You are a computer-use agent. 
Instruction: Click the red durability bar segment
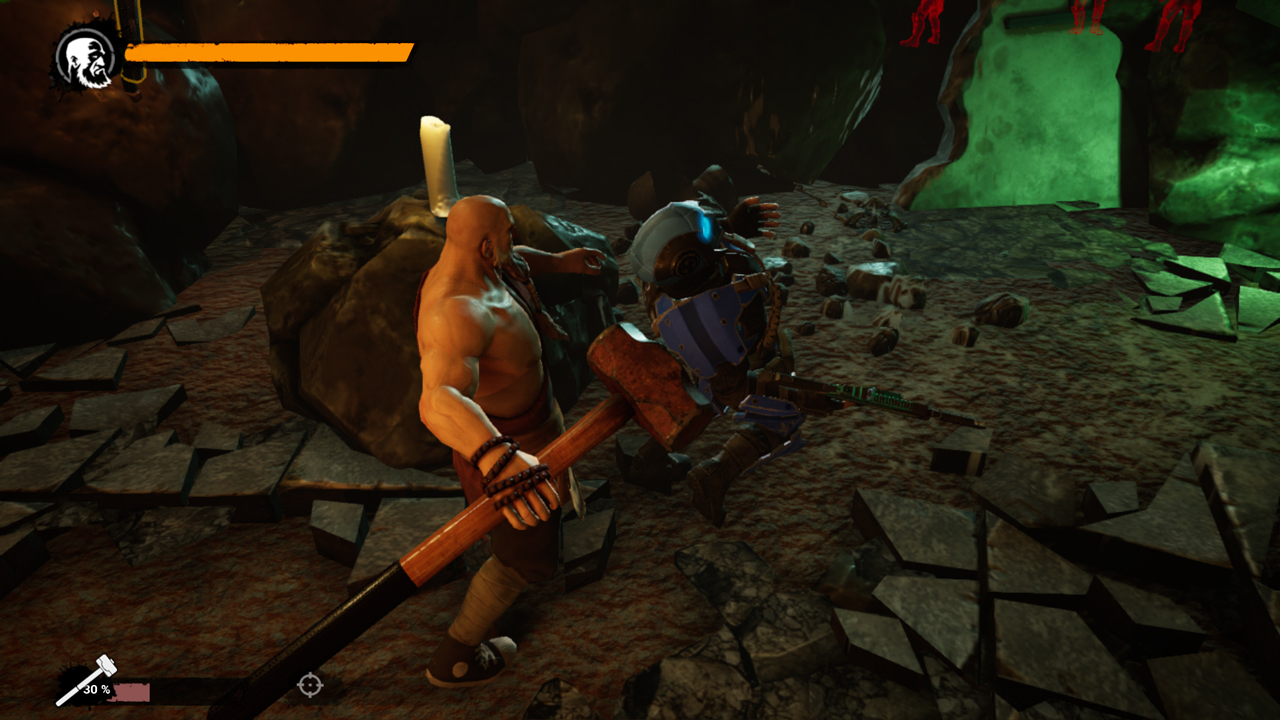pos(130,692)
